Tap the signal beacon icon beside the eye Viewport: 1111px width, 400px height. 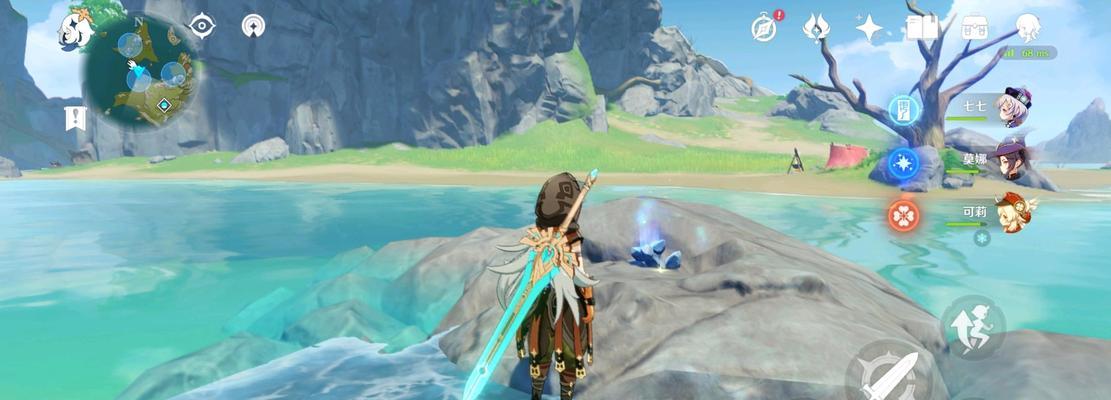click(254, 26)
